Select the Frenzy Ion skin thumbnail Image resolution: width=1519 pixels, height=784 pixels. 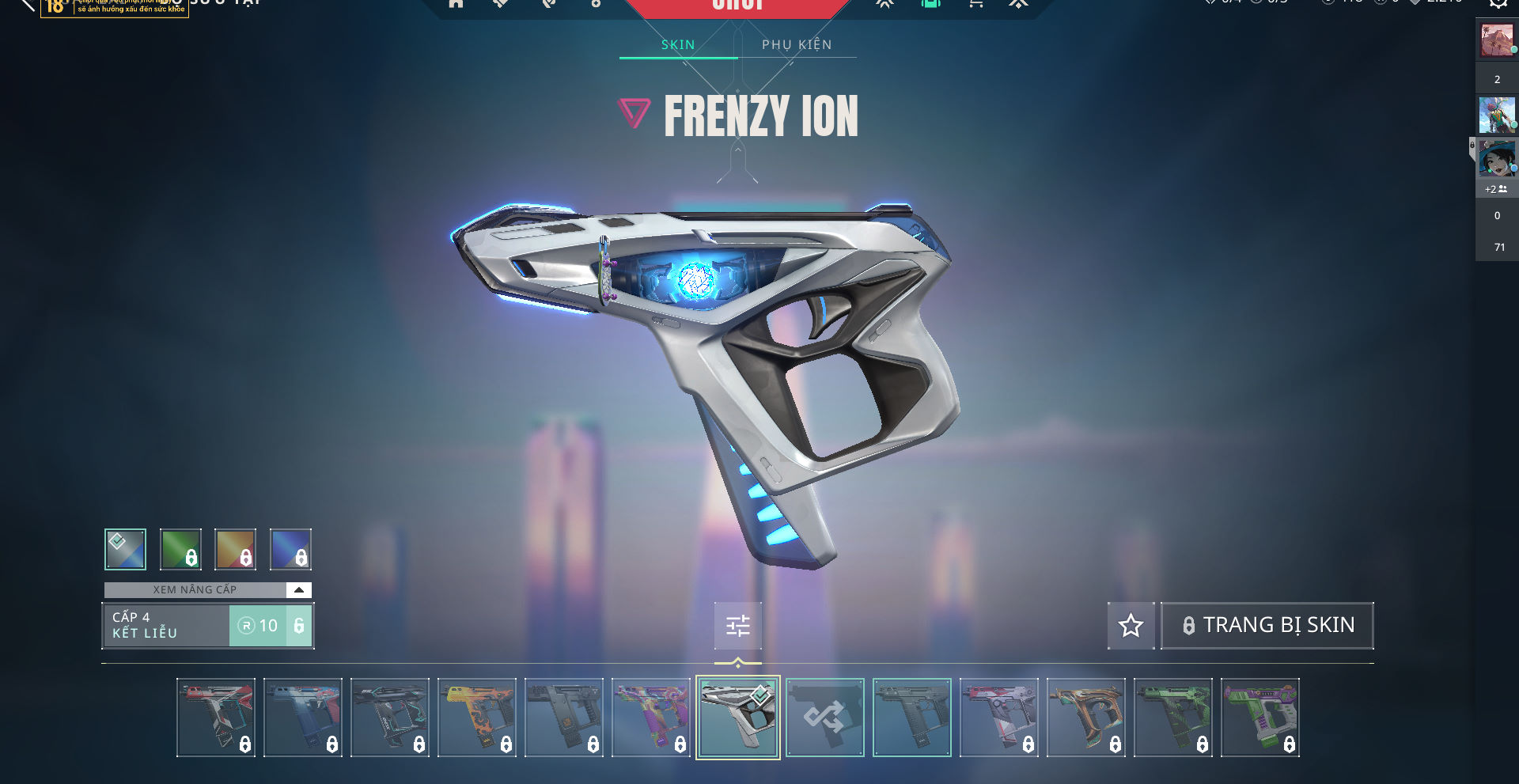737,718
